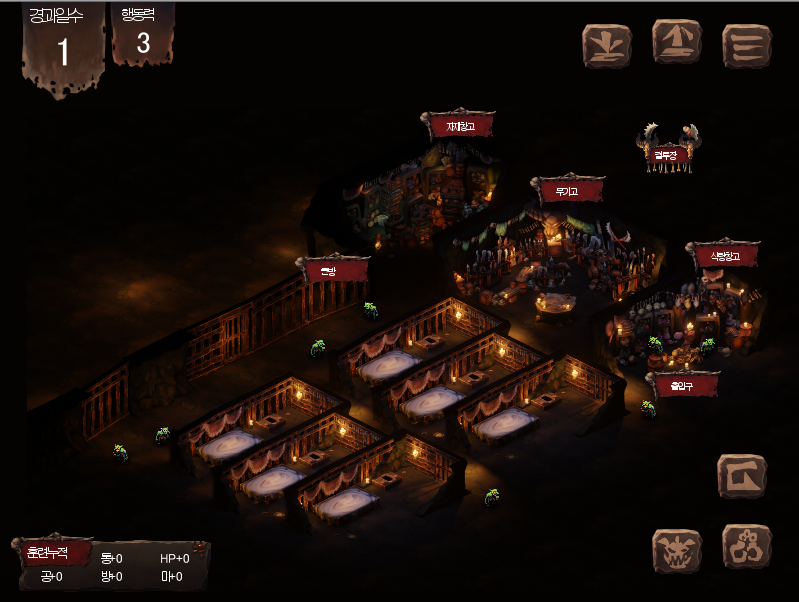This screenshot has width=799, height=602.
Task: Open the three-line menu stone button
Action: tap(746, 46)
